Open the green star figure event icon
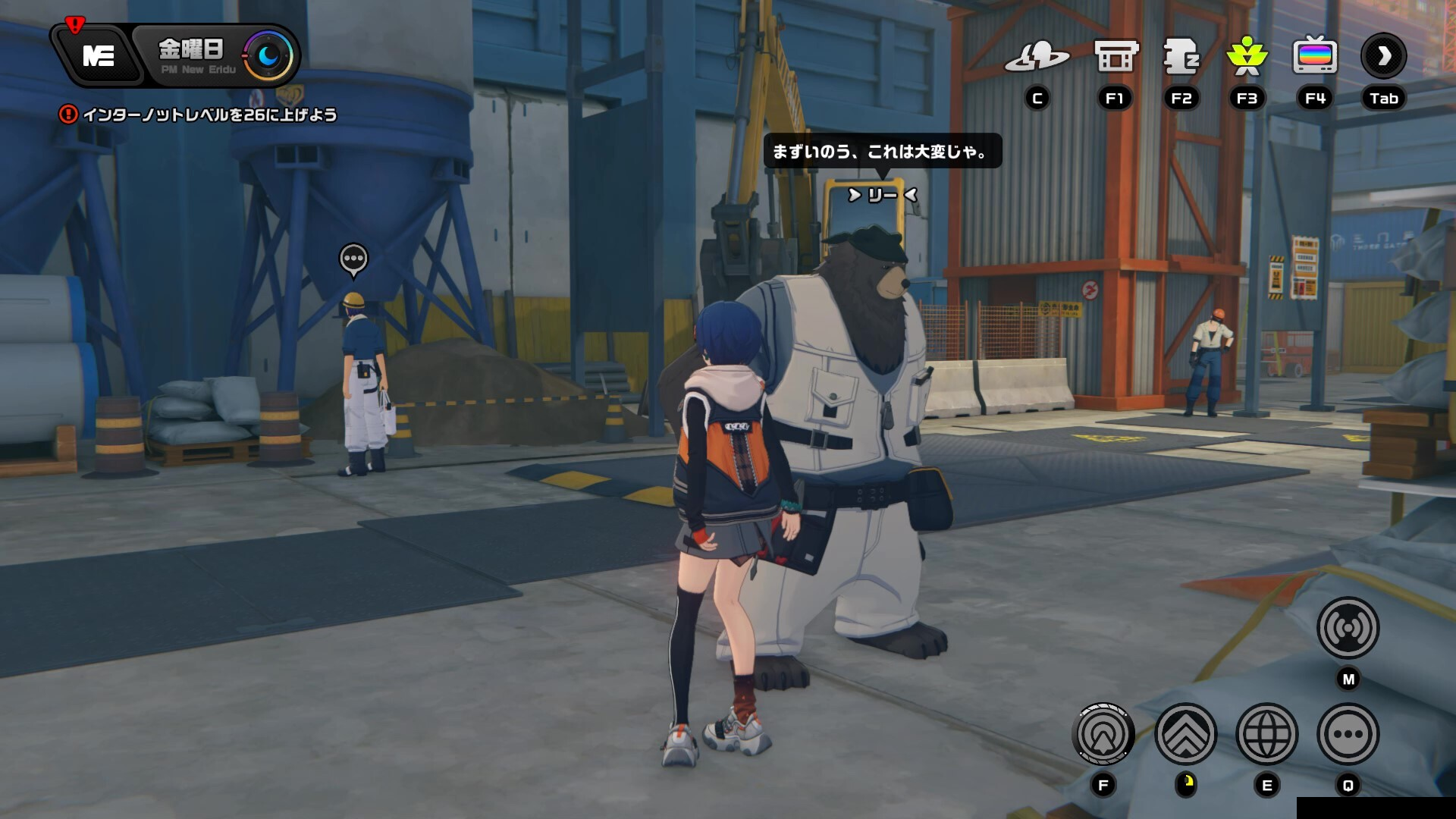The width and height of the screenshot is (1456, 819). pyautogui.click(x=1247, y=56)
